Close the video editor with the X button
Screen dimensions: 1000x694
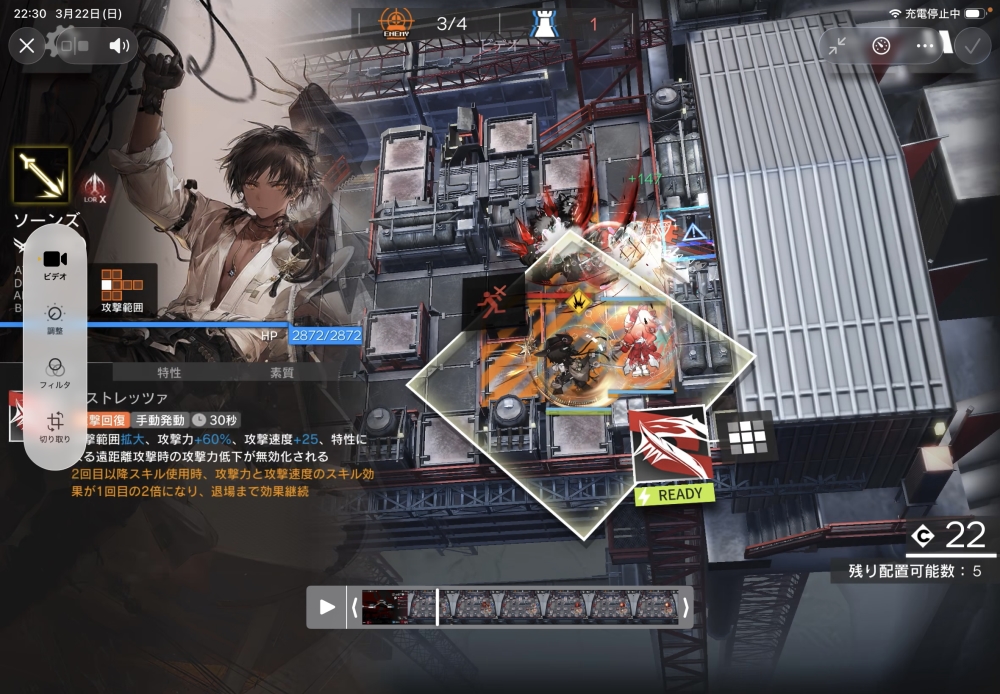27,45
